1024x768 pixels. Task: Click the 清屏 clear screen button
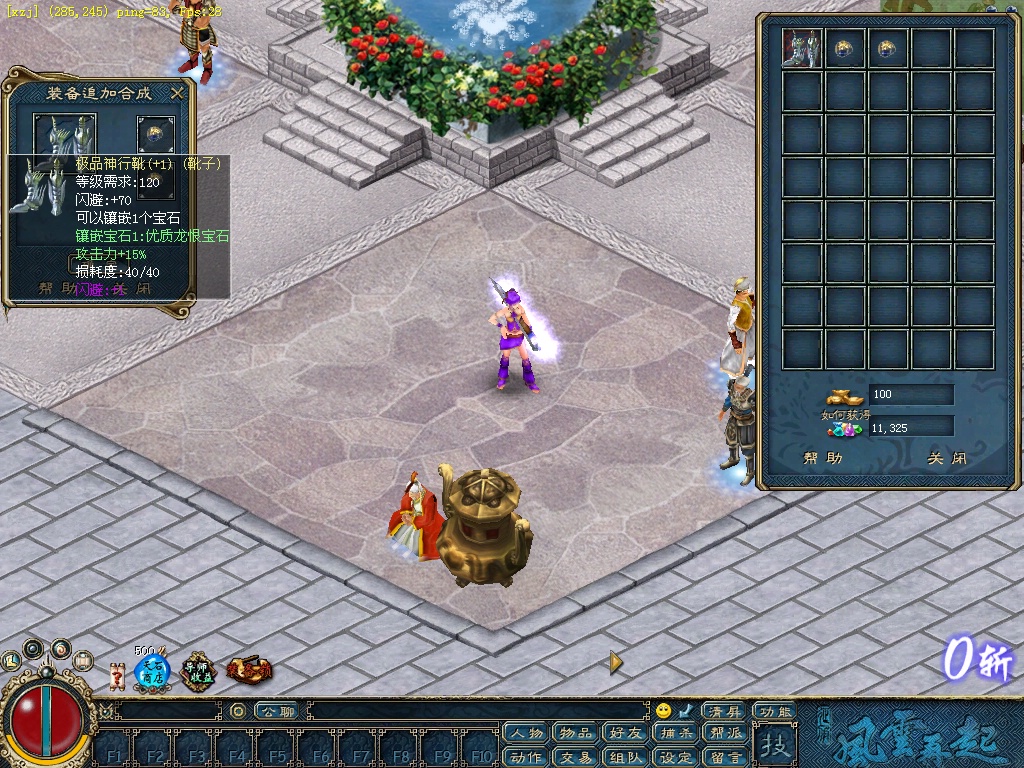[722, 711]
